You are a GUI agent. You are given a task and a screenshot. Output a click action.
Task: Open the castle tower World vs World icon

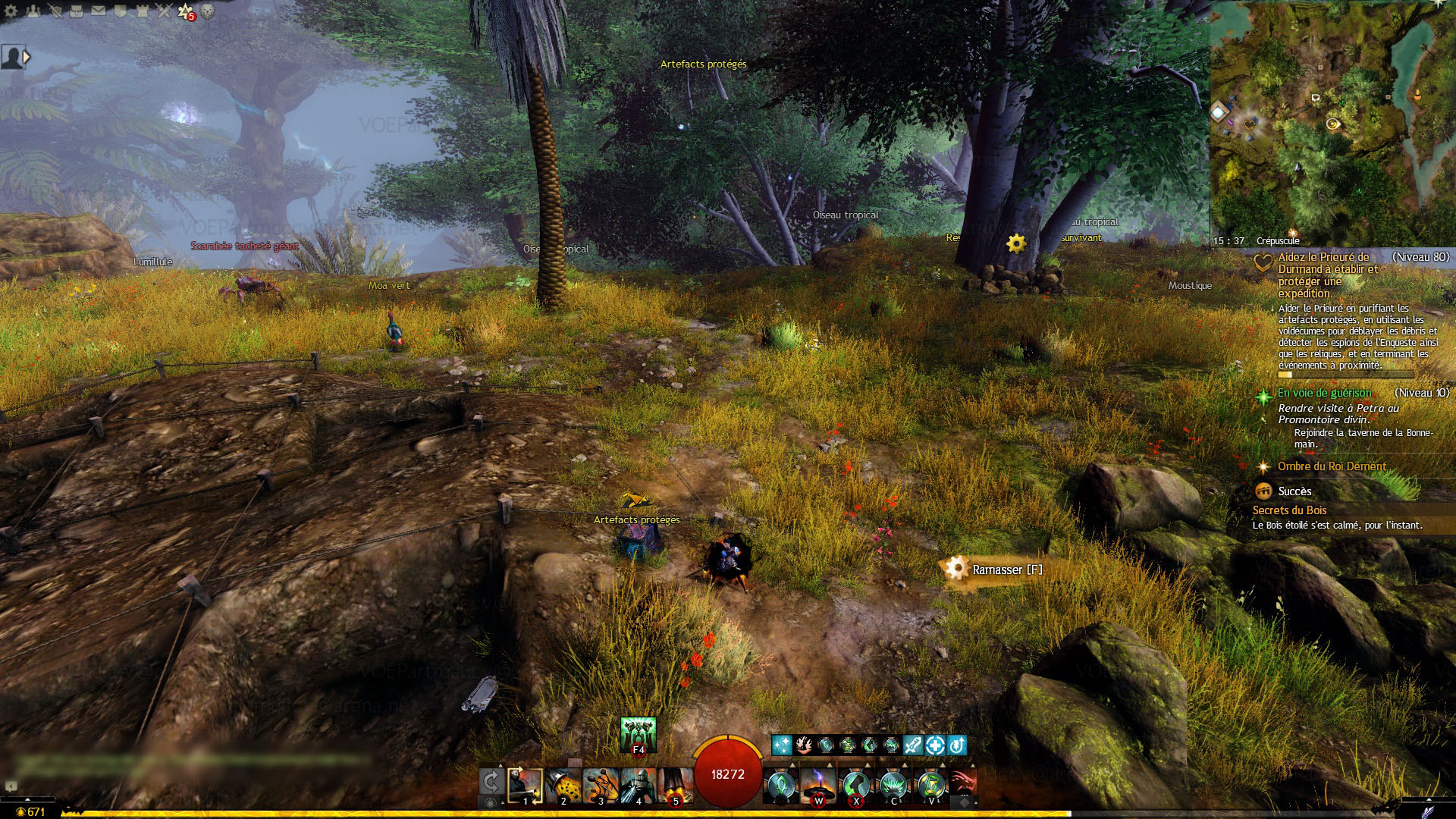tap(142, 11)
